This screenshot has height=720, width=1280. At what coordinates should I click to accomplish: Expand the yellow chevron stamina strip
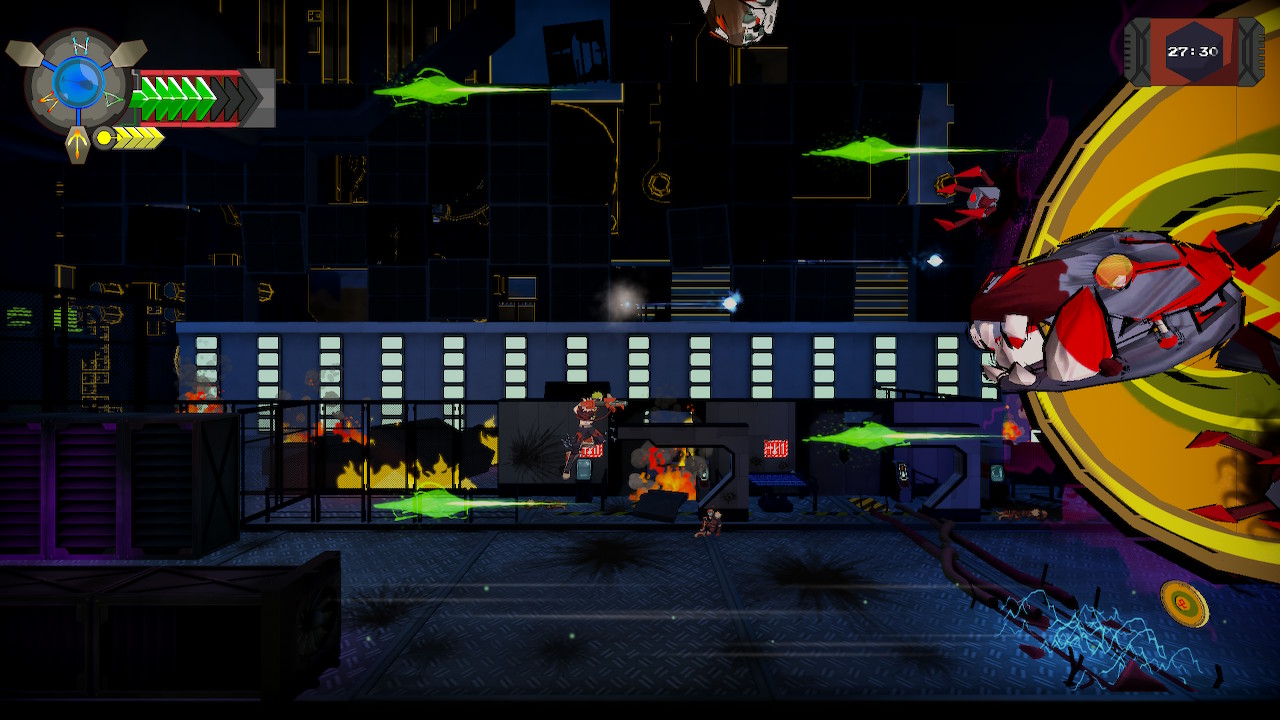coord(137,137)
